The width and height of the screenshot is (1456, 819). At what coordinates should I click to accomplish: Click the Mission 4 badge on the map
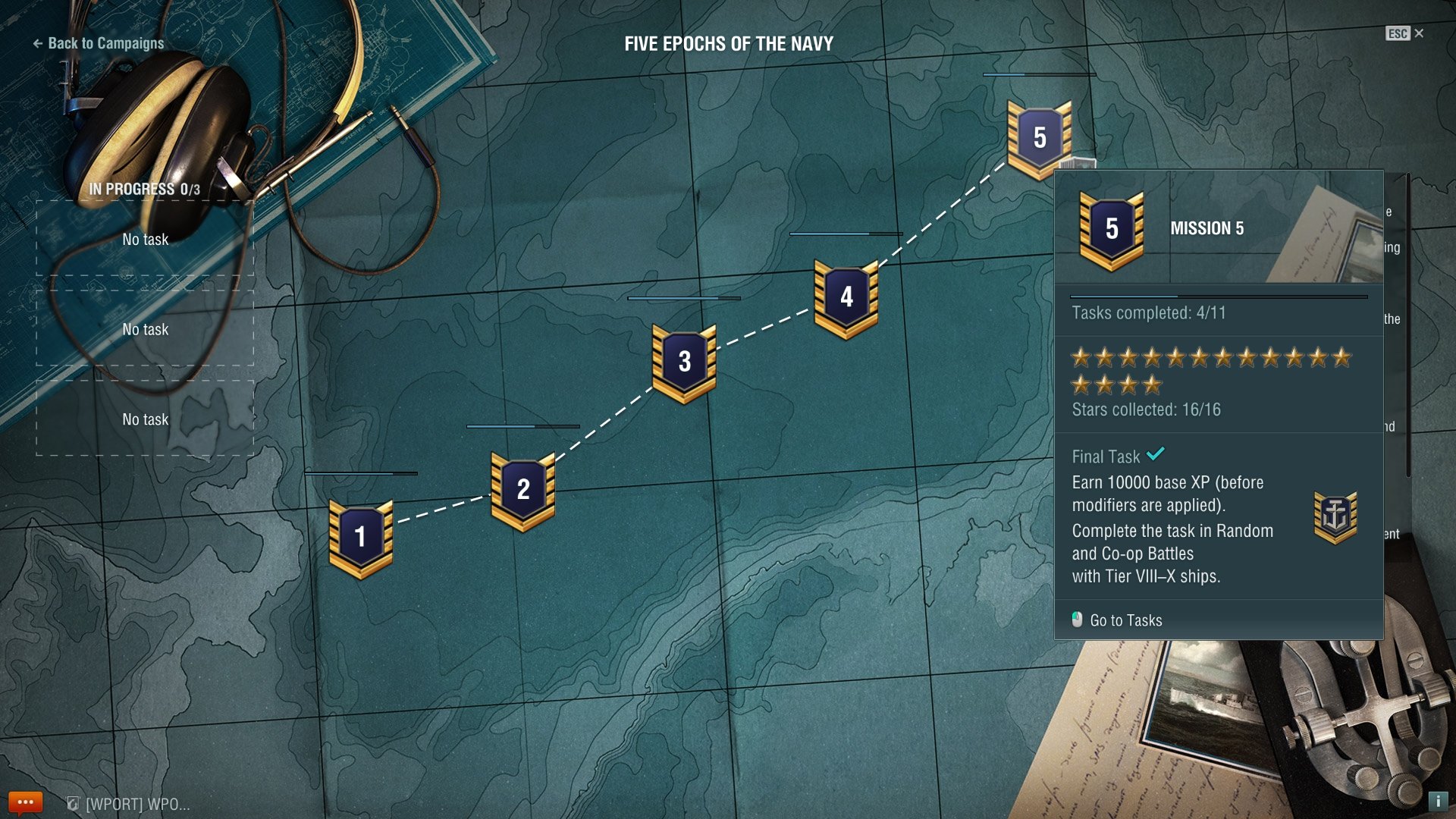tap(846, 298)
